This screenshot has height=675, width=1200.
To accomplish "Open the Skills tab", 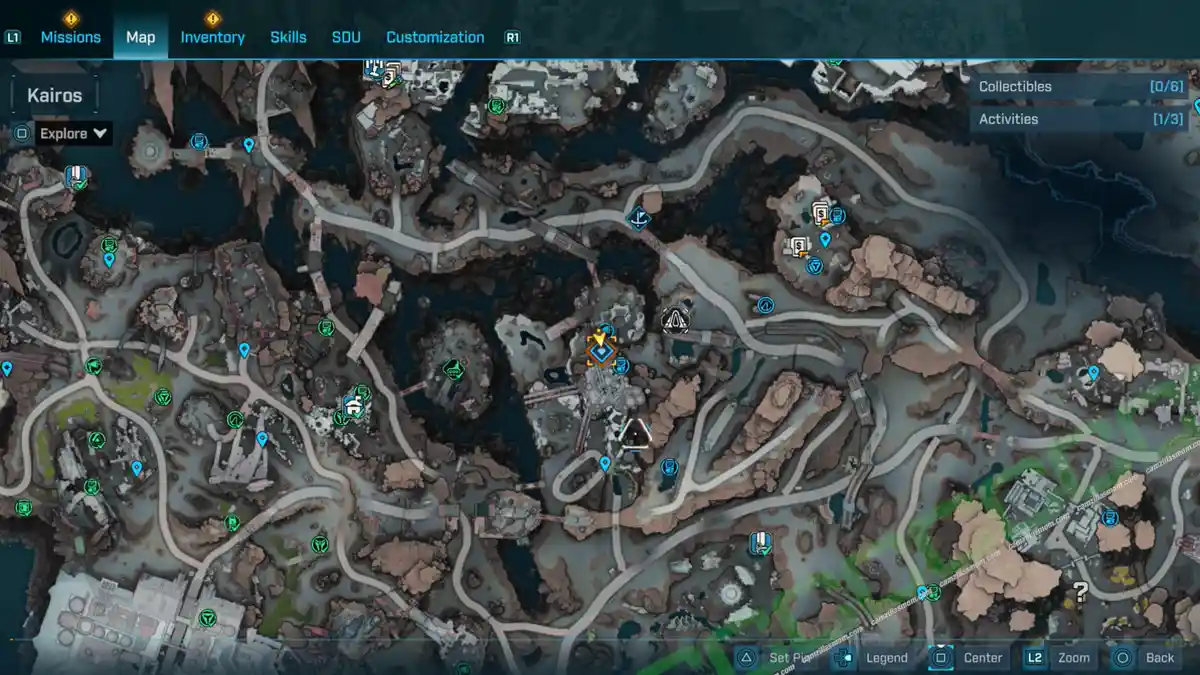I will (x=288, y=37).
